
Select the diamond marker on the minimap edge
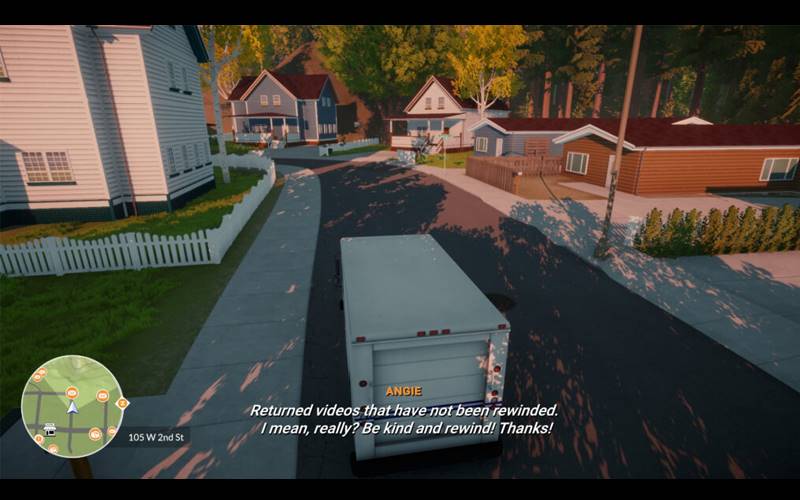[x=122, y=403]
